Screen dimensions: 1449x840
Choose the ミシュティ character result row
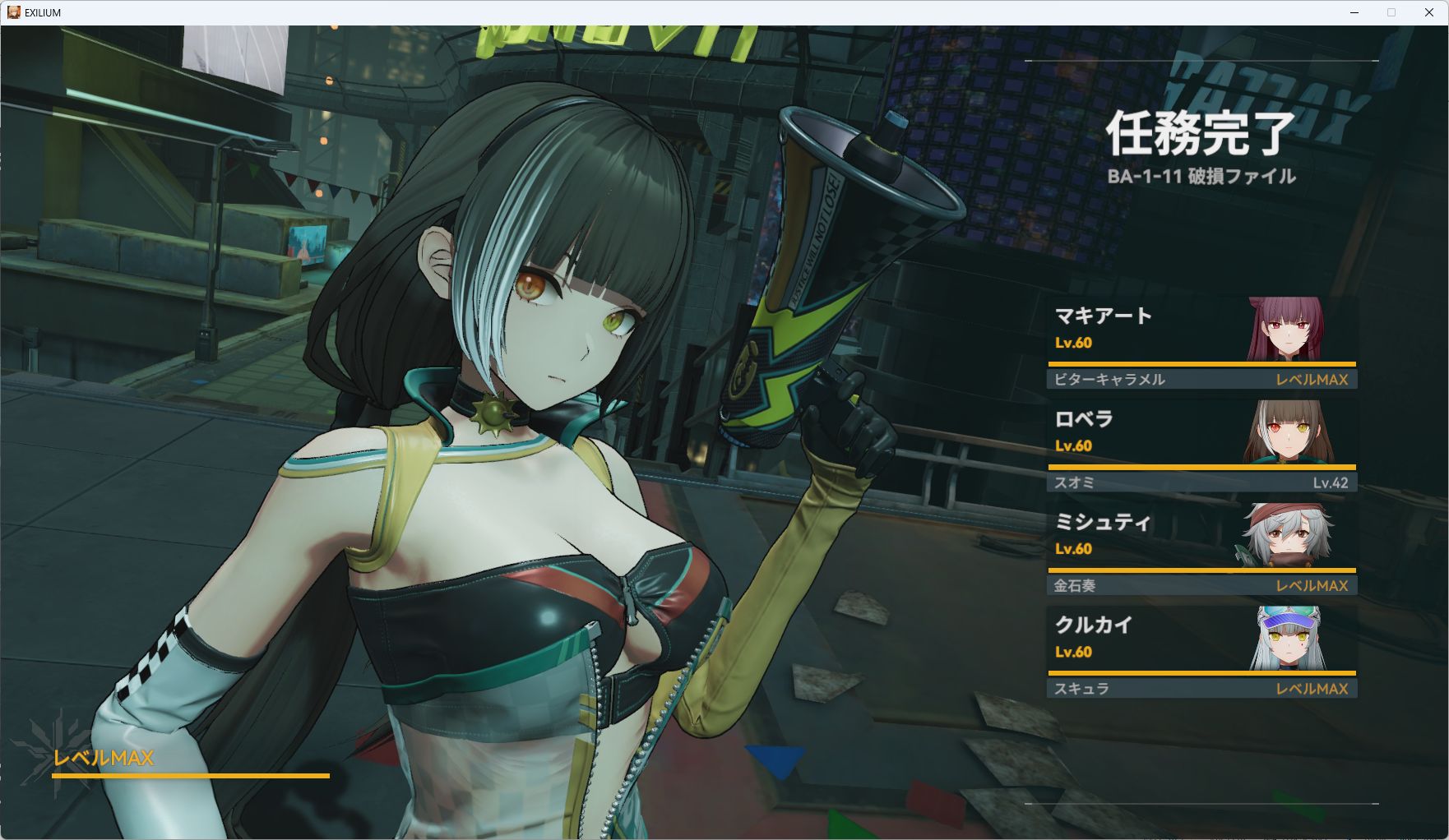coord(1201,536)
